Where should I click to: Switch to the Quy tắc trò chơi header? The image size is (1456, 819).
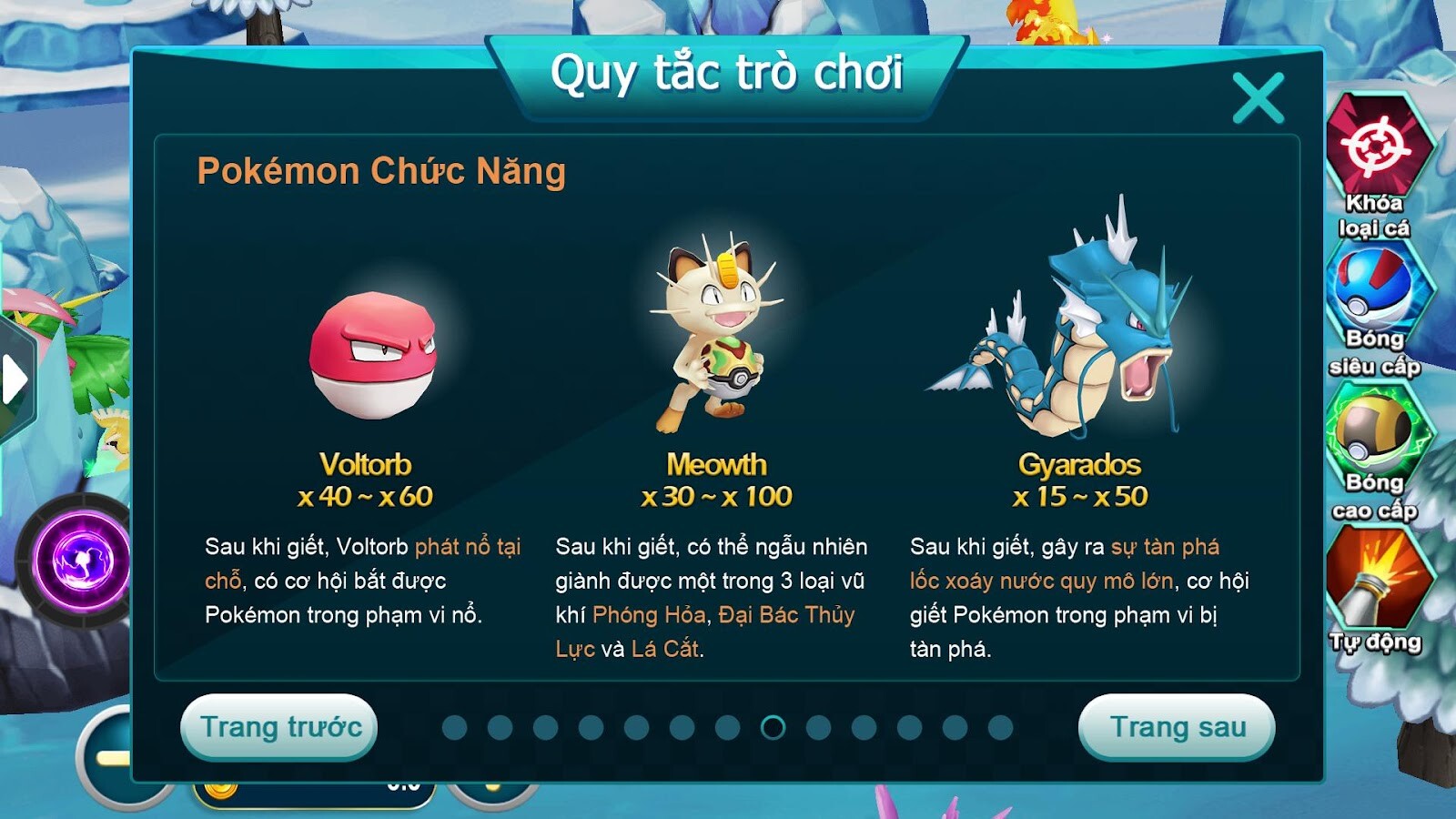coord(728,70)
